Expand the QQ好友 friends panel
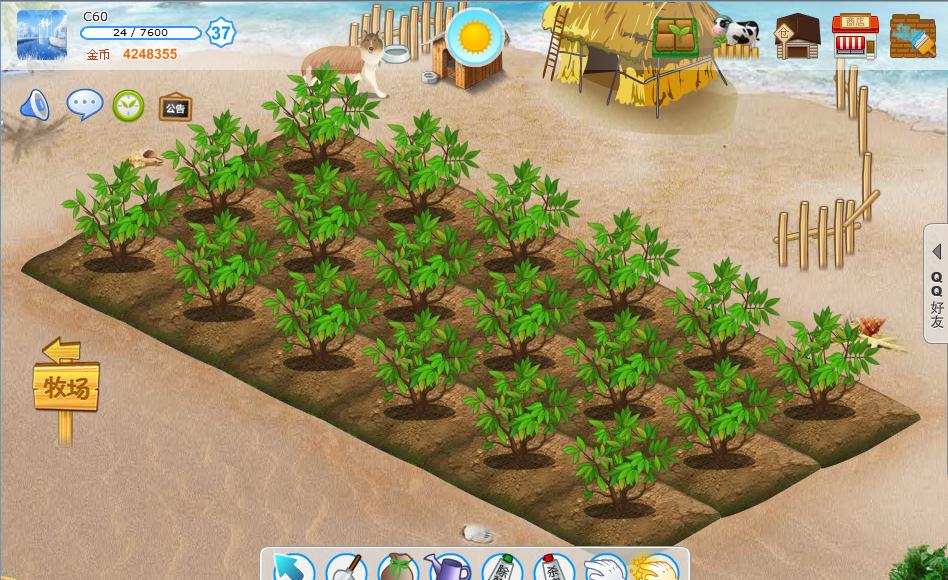The image size is (948, 580). point(936,284)
